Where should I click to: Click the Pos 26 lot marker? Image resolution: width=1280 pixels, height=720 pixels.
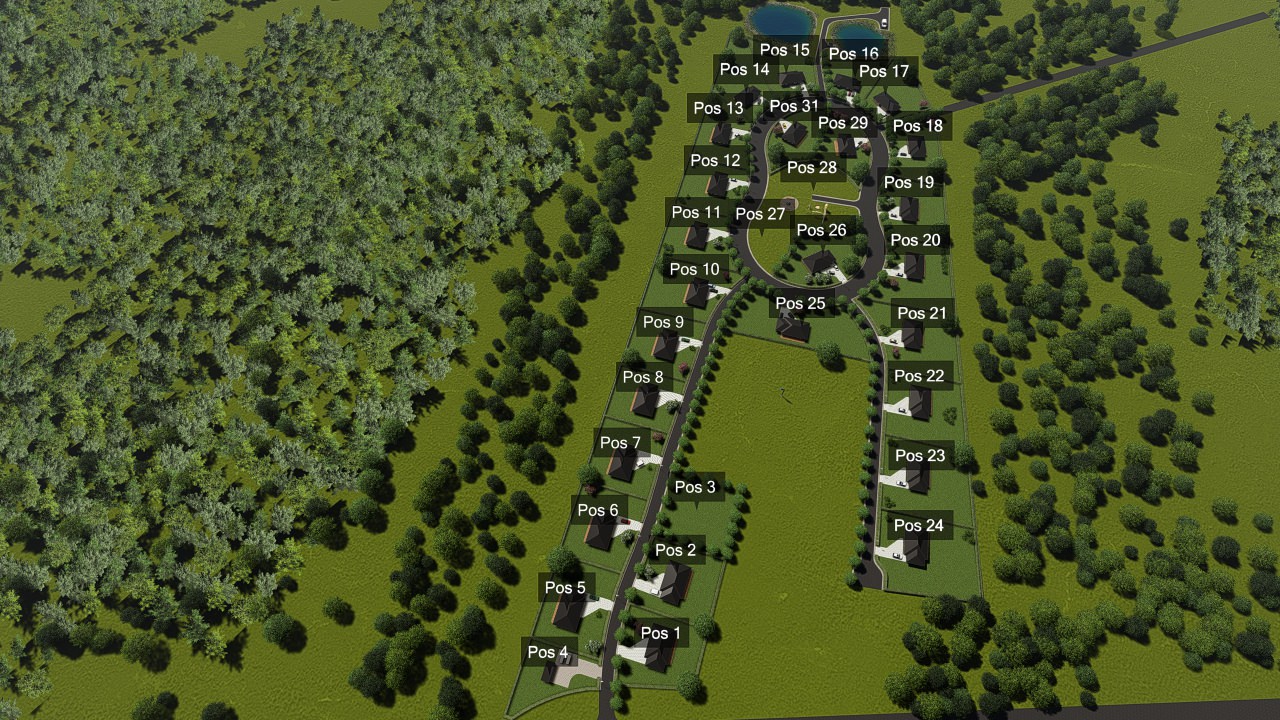click(x=822, y=230)
